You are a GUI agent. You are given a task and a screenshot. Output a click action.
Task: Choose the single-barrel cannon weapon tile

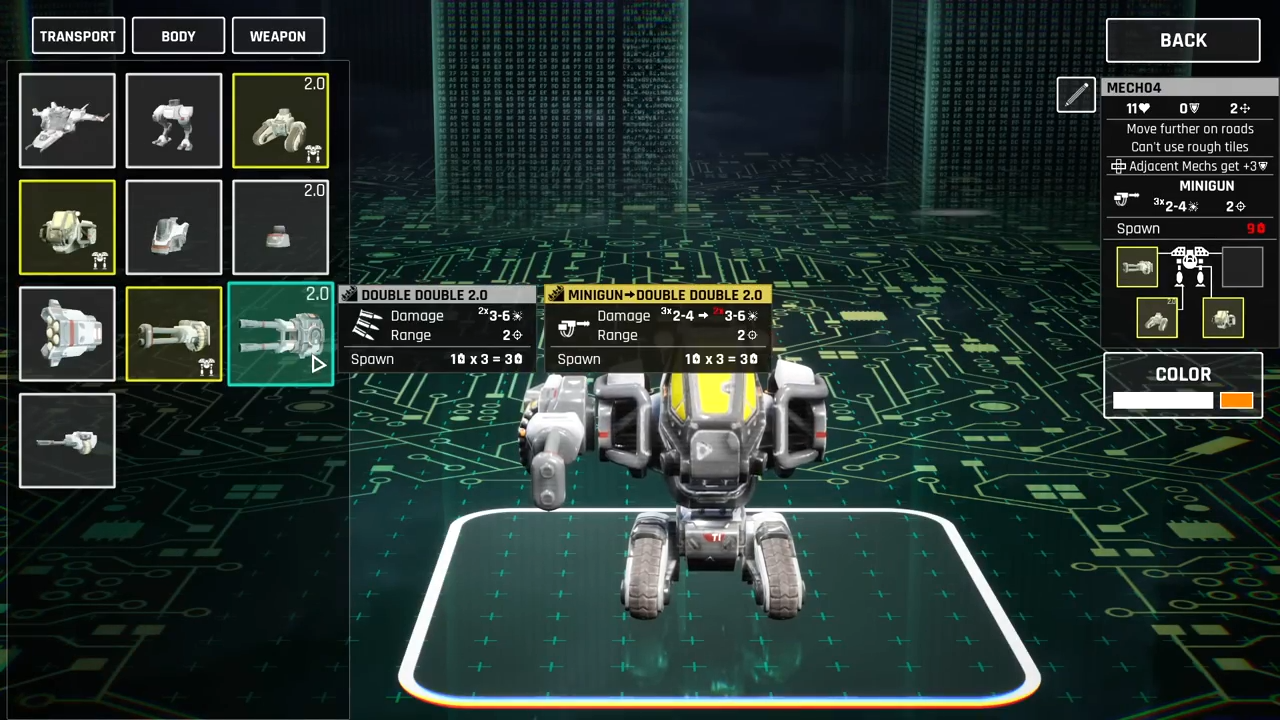tap(67, 441)
